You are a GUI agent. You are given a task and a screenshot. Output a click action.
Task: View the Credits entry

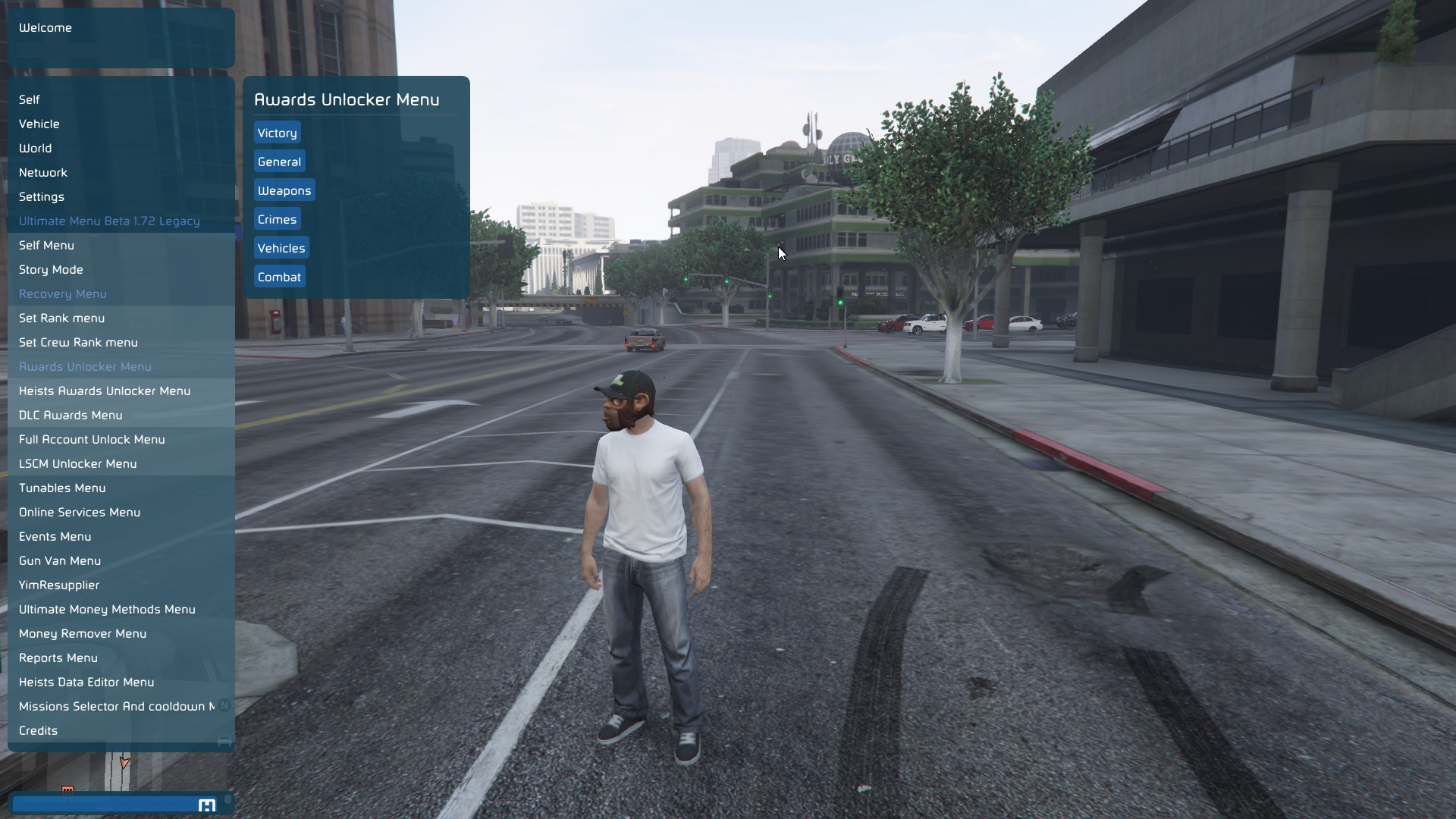[39, 730]
